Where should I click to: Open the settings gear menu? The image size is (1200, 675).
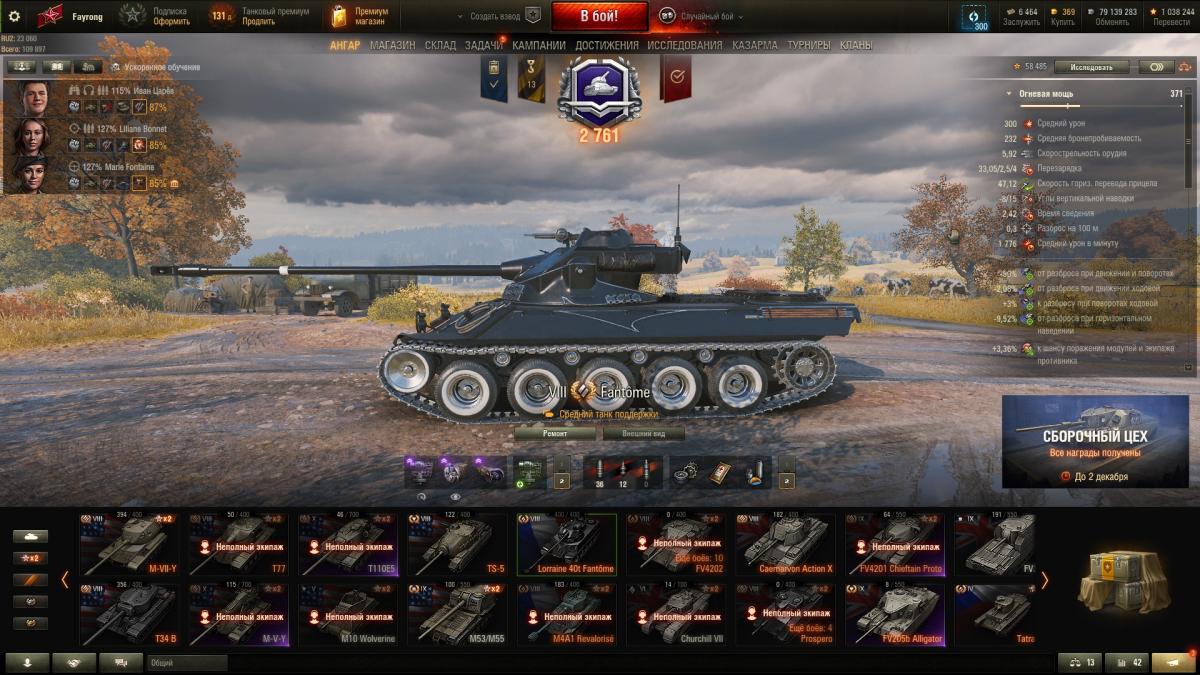click(x=14, y=16)
